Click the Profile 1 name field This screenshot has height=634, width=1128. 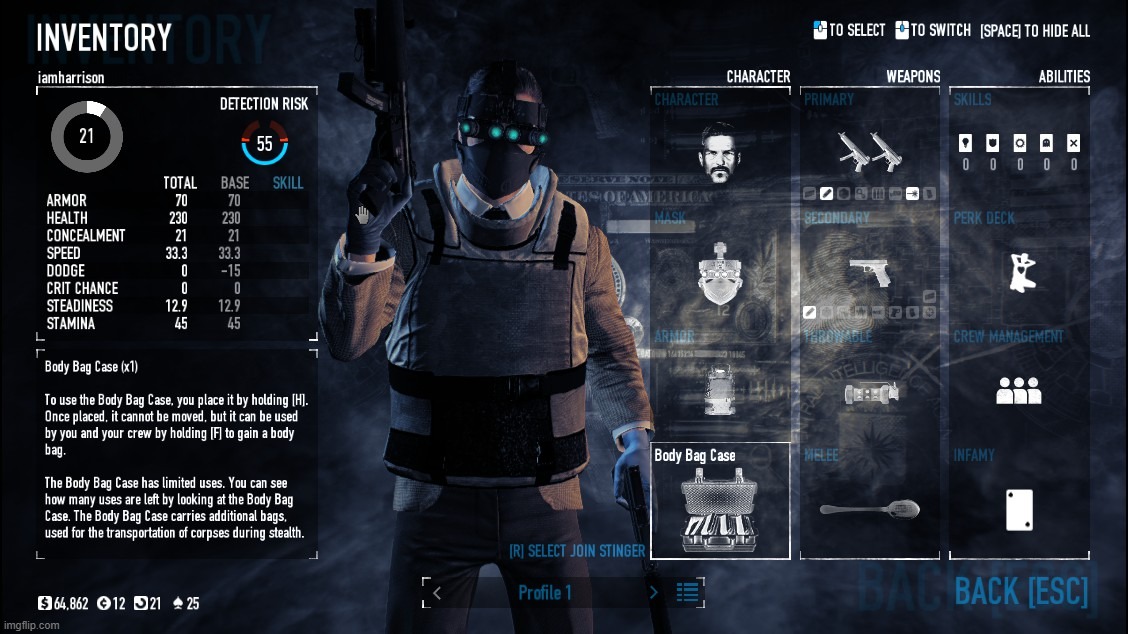[x=545, y=593]
